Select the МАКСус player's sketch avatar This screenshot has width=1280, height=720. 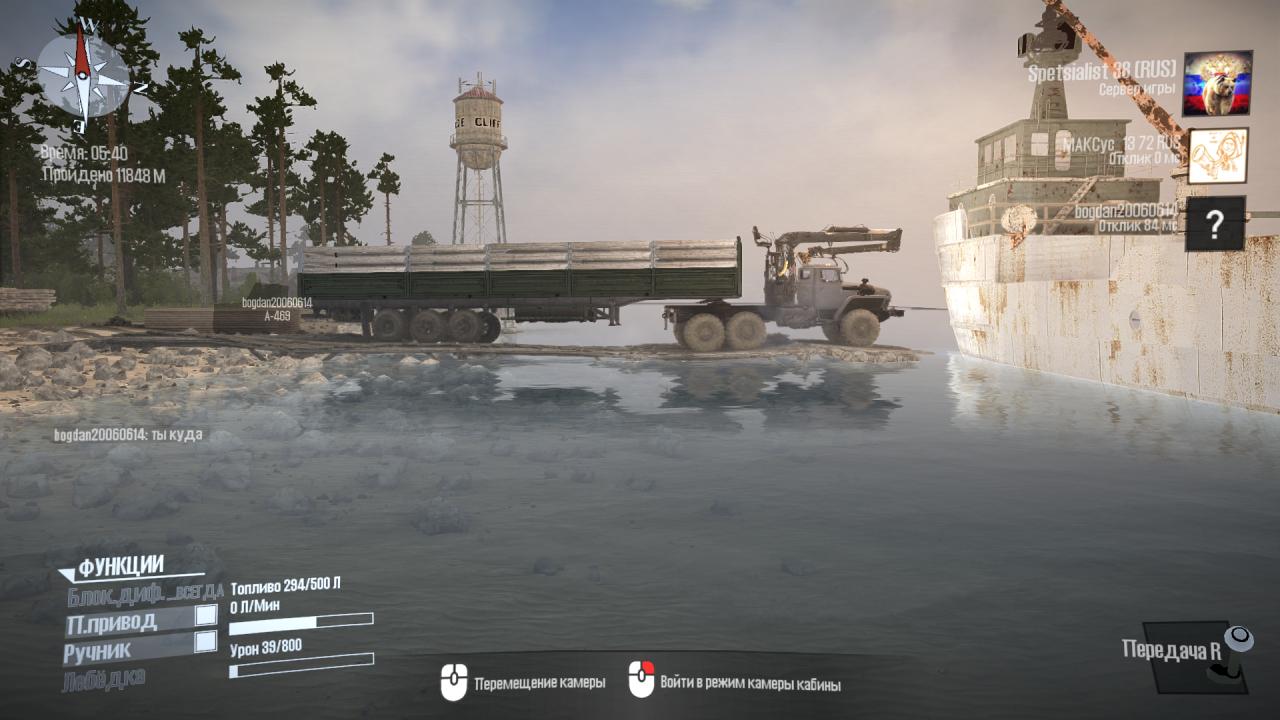click(x=1217, y=155)
